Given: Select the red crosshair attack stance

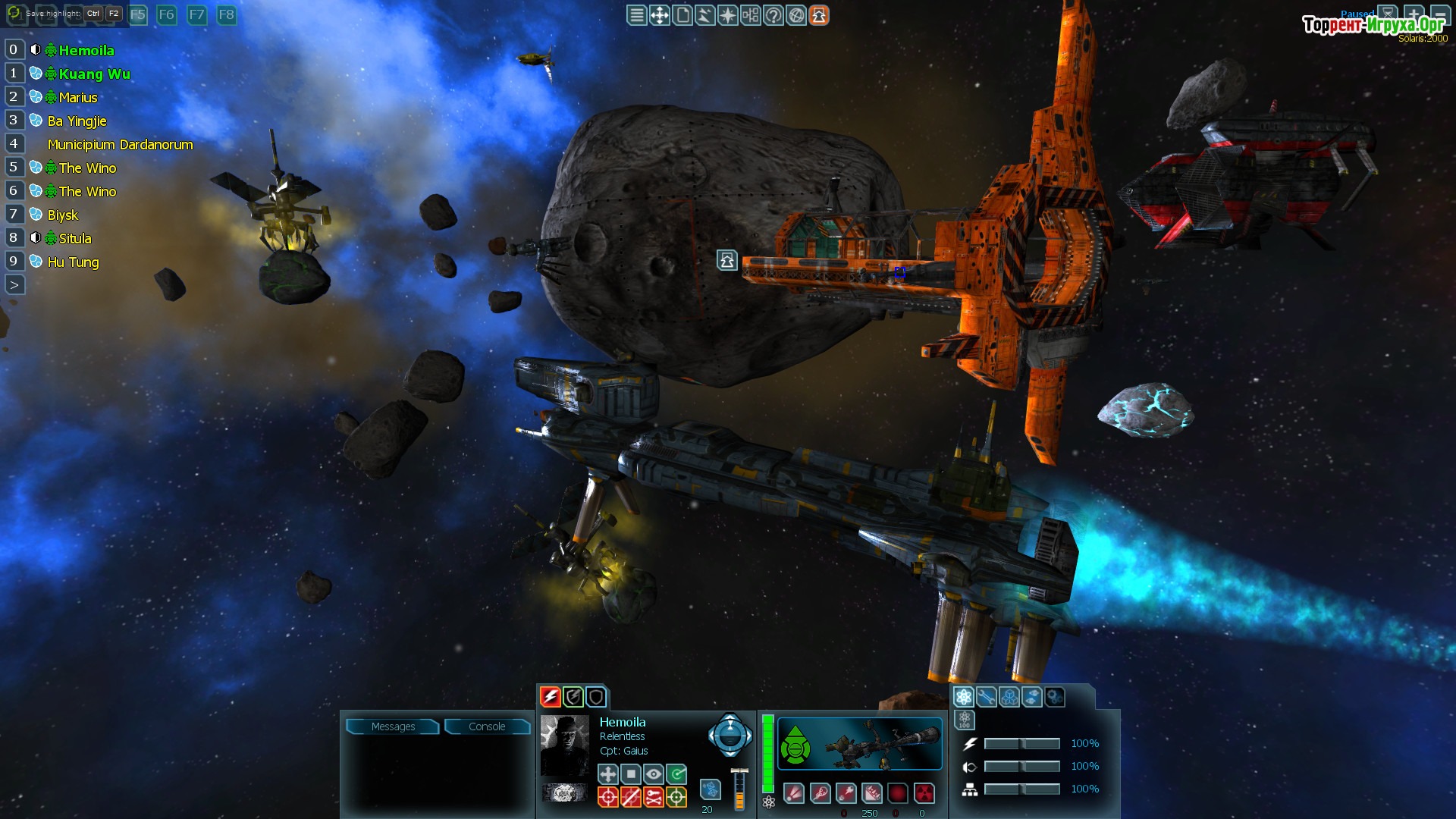Looking at the screenshot, I should 608,797.
